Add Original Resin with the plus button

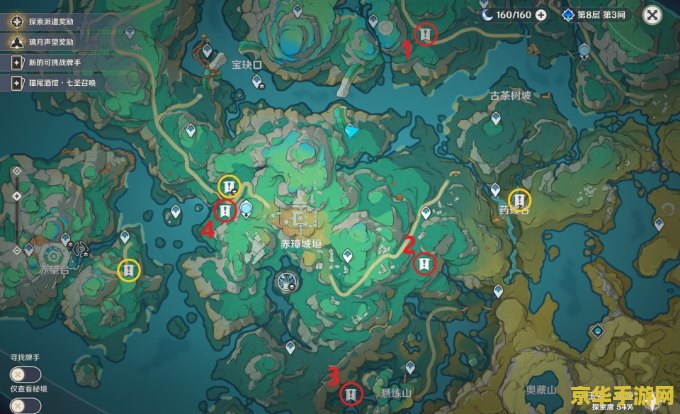point(541,15)
